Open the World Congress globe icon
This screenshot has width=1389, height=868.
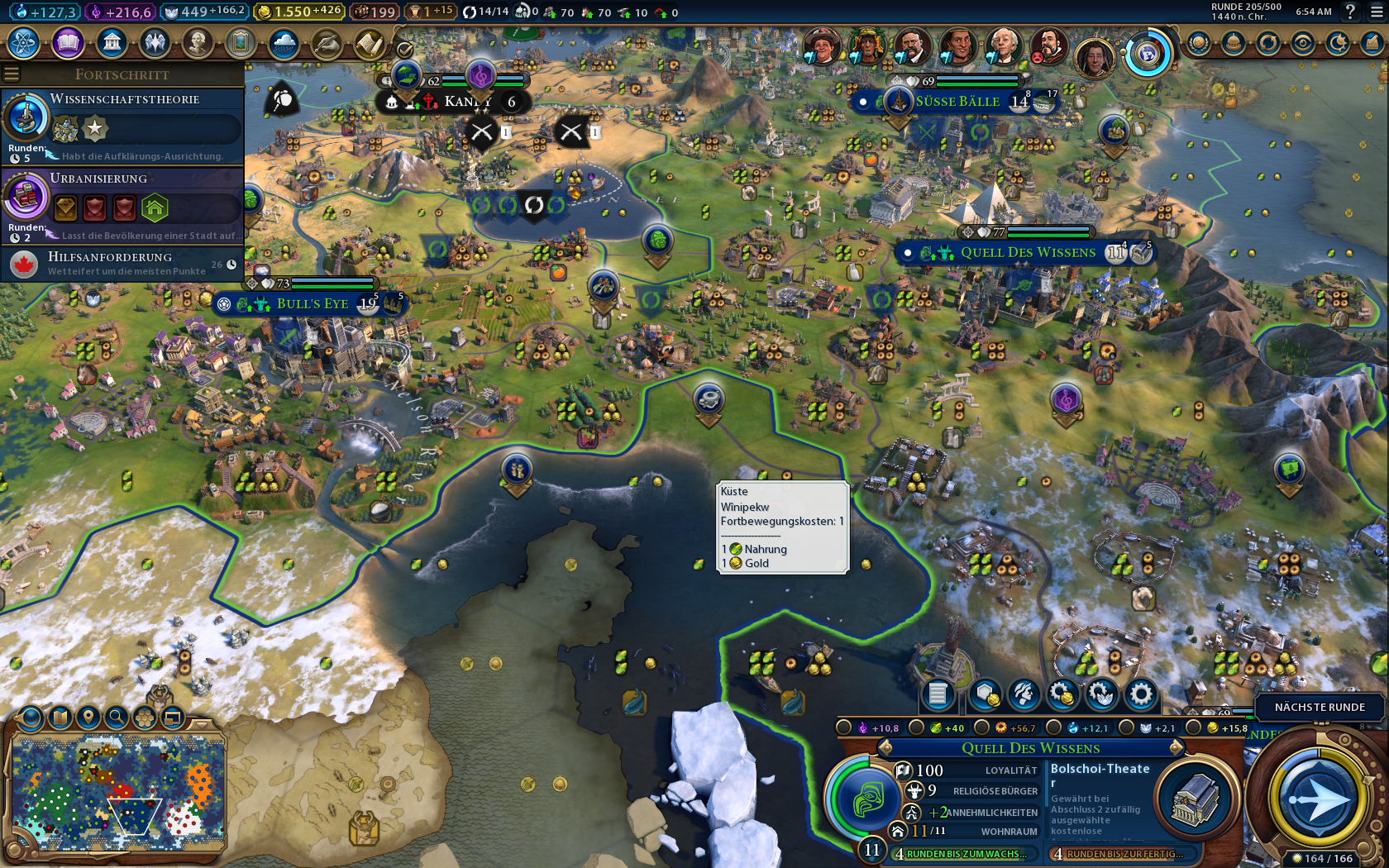click(x=1146, y=55)
